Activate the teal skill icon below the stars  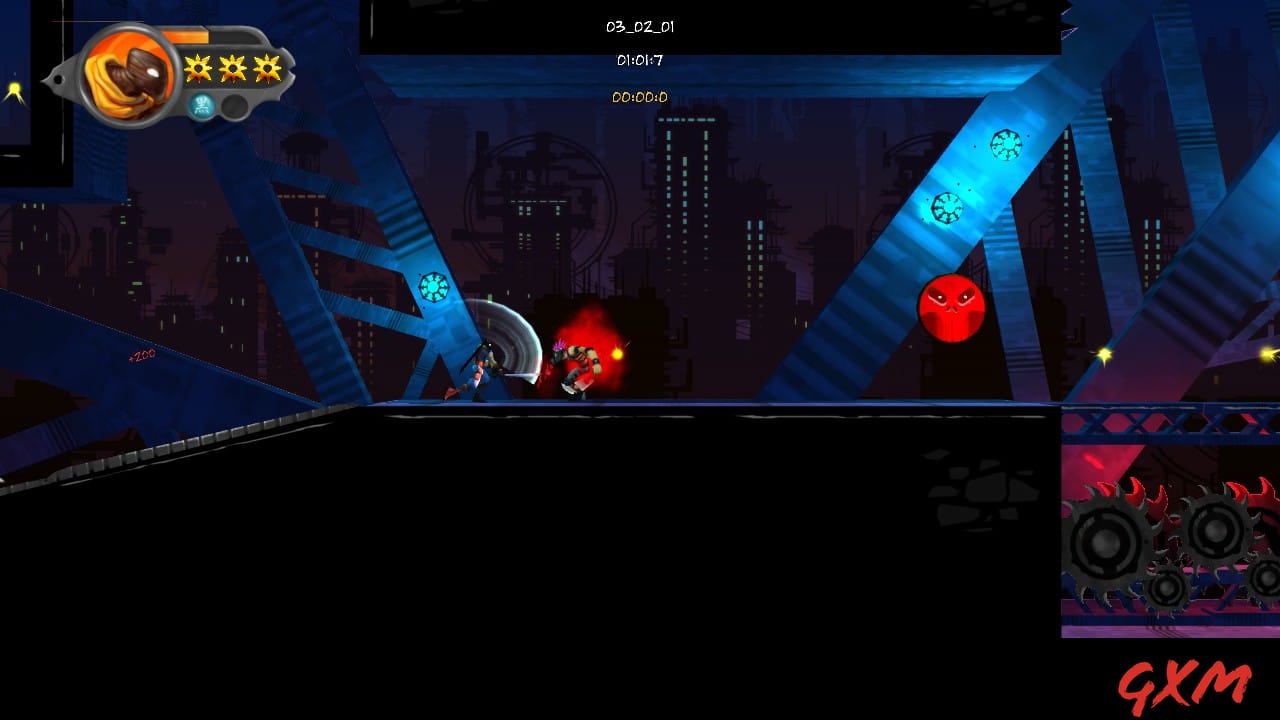pos(199,103)
